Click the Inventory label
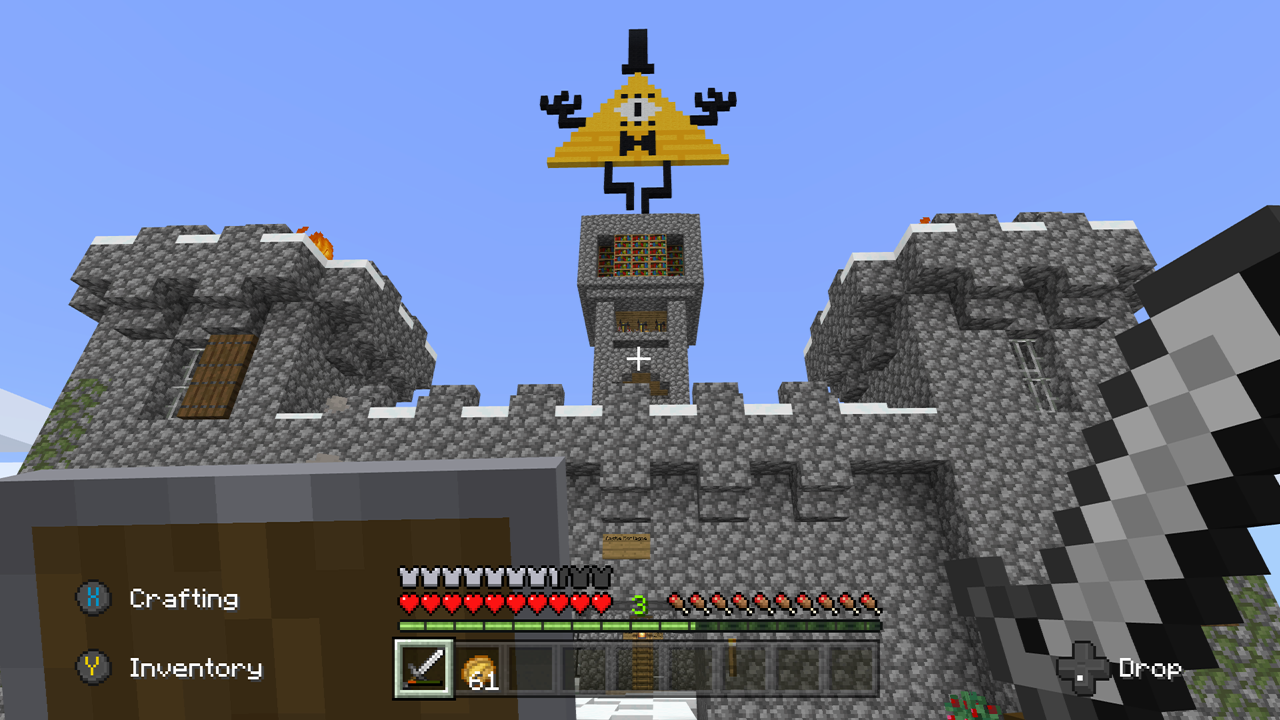This screenshot has width=1280, height=720. pos(196,668)
